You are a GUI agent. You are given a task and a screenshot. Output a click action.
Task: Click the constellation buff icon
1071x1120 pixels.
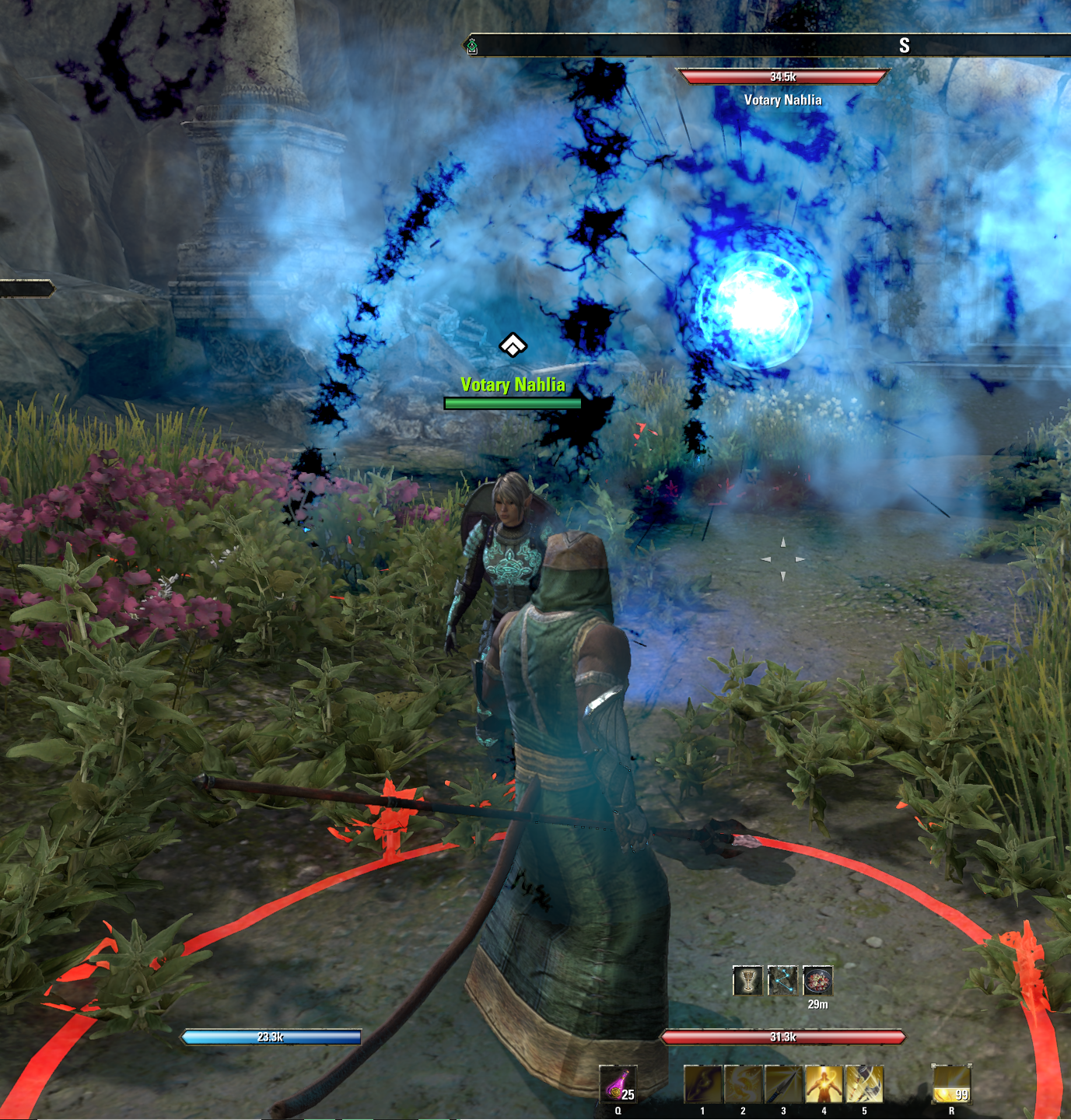785,981
